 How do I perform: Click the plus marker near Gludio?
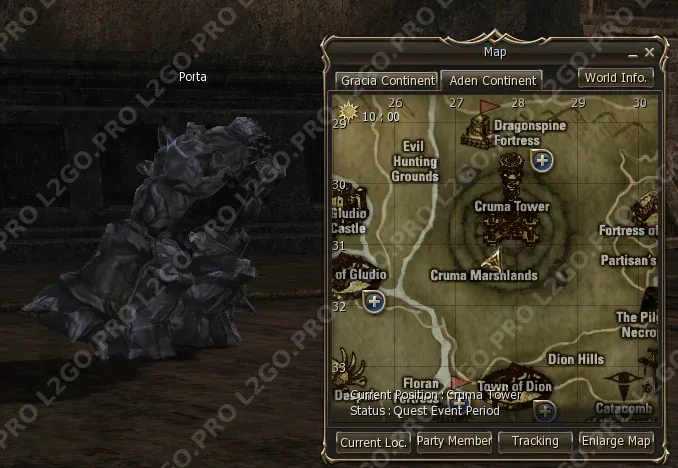point(375,301)
